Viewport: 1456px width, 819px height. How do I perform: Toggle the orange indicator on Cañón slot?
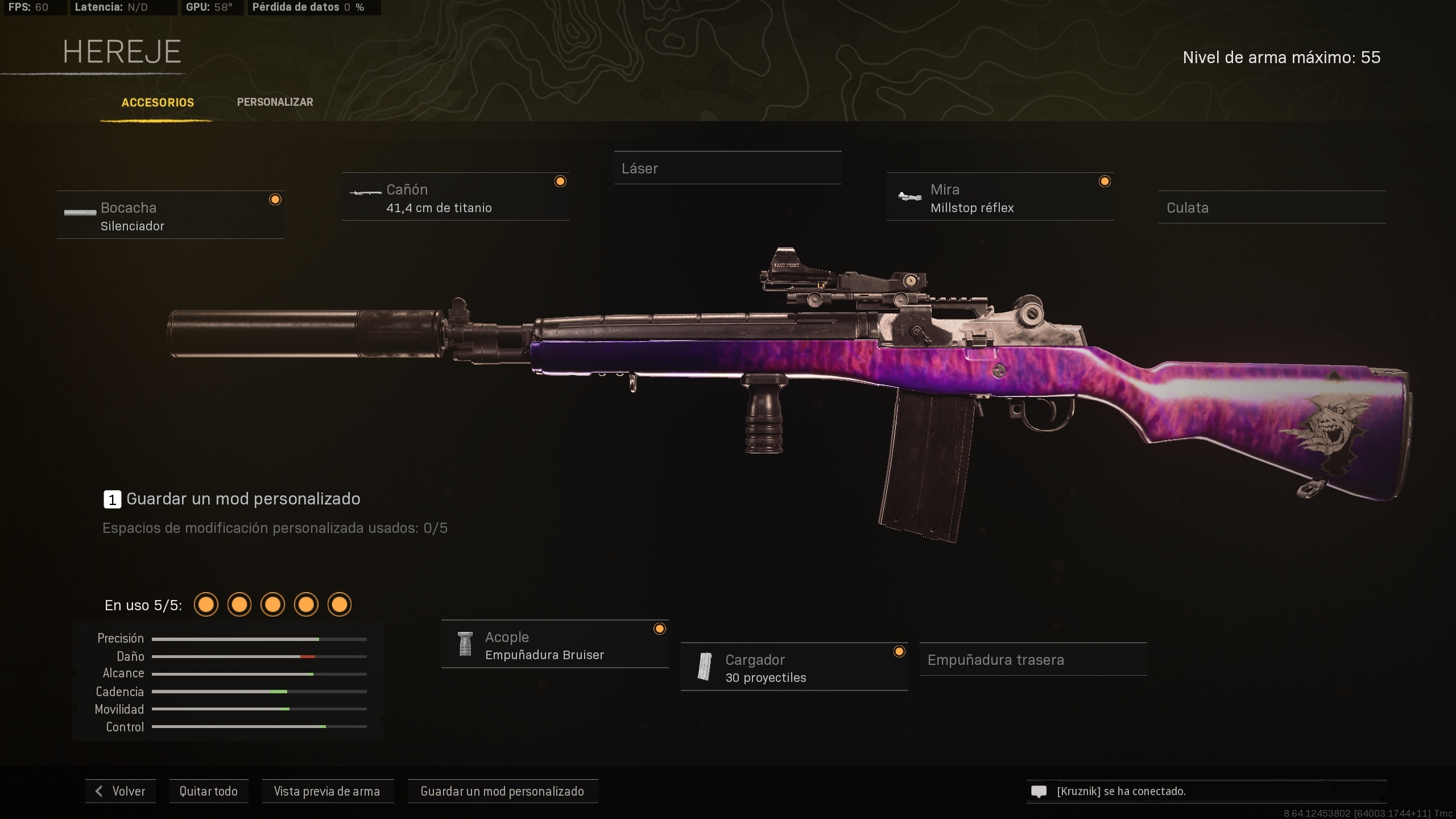tap(560, 180)
